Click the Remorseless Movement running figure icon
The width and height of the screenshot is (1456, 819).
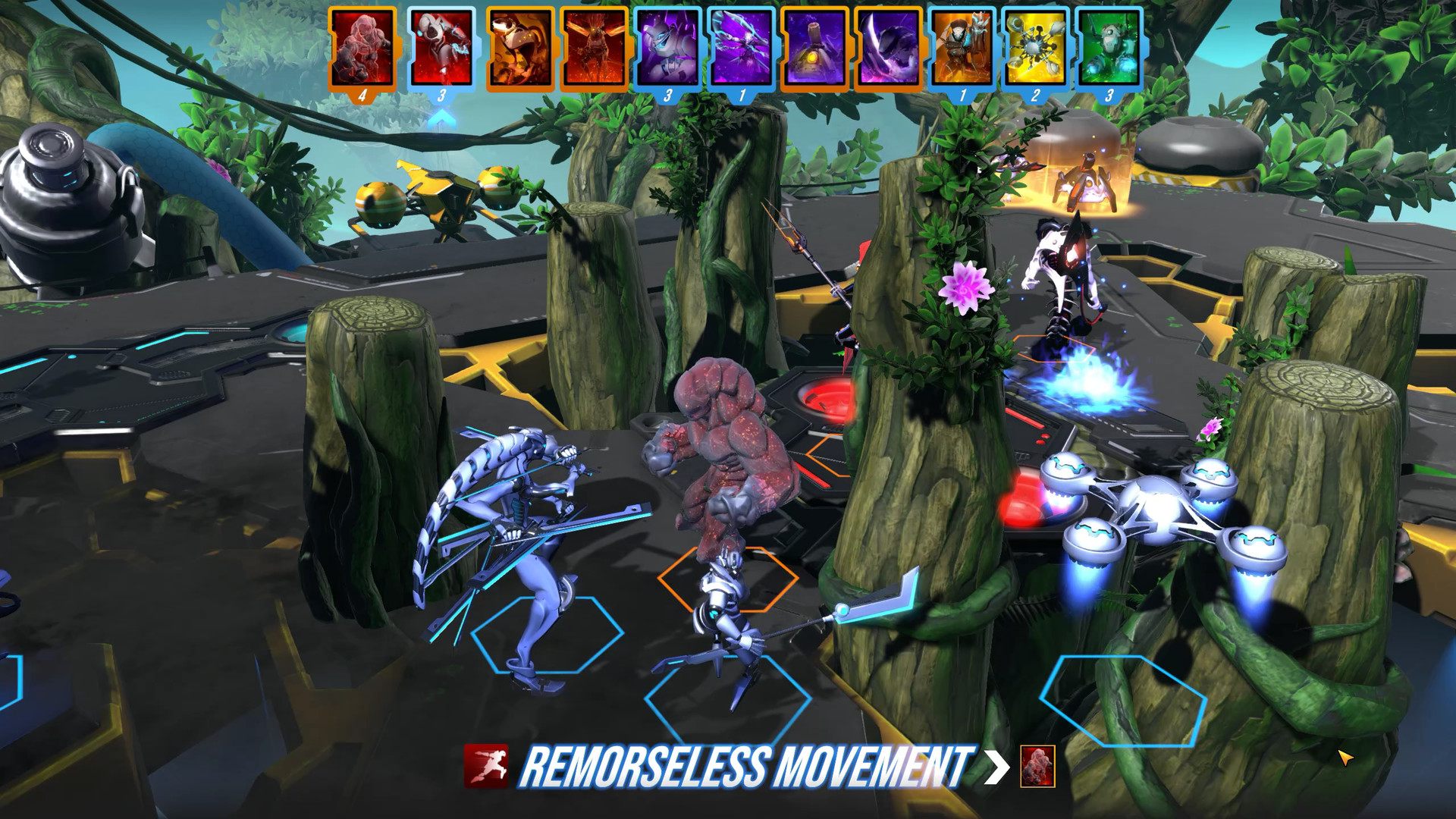click(x=486, y=766)
